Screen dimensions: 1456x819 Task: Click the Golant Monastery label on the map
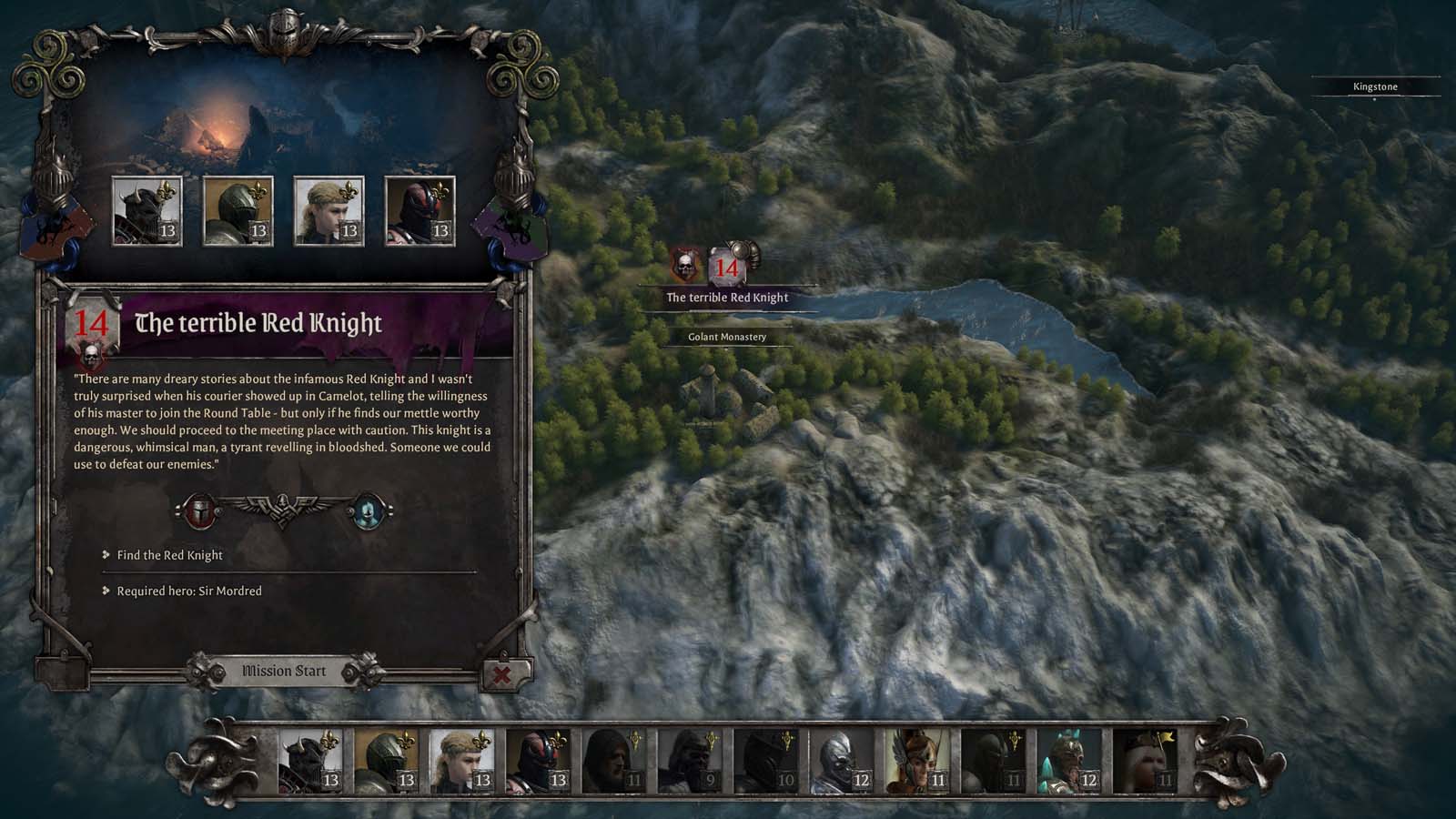tap(728, 337)
